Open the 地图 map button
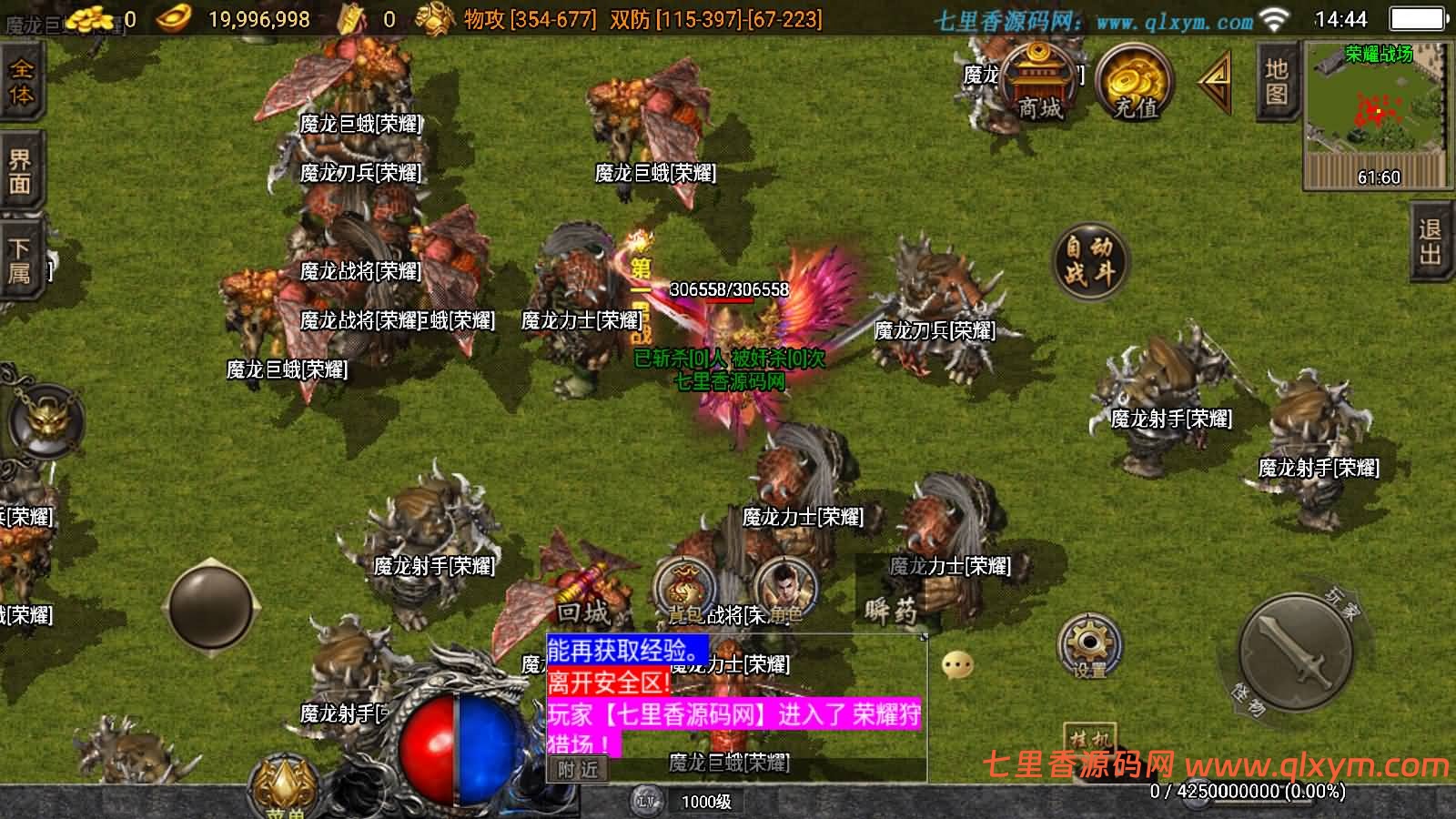This screenshot has width=1456, height=819. [1276, 81]
